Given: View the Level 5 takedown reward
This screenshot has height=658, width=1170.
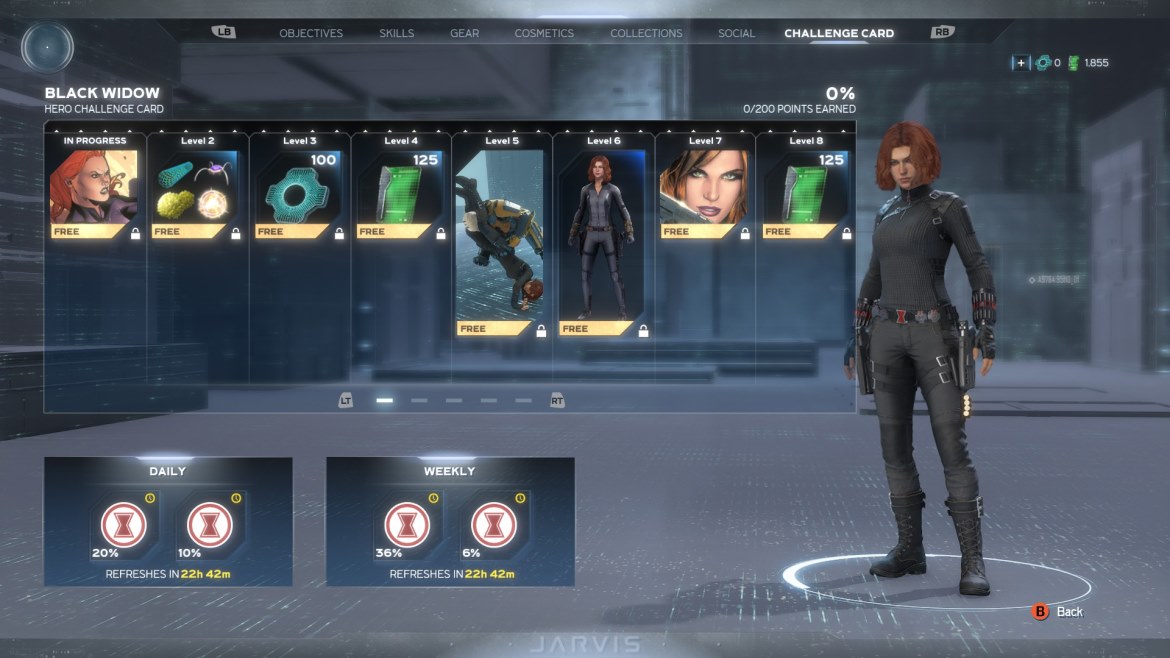Looking at the screenshot, I should coord(500,240).
